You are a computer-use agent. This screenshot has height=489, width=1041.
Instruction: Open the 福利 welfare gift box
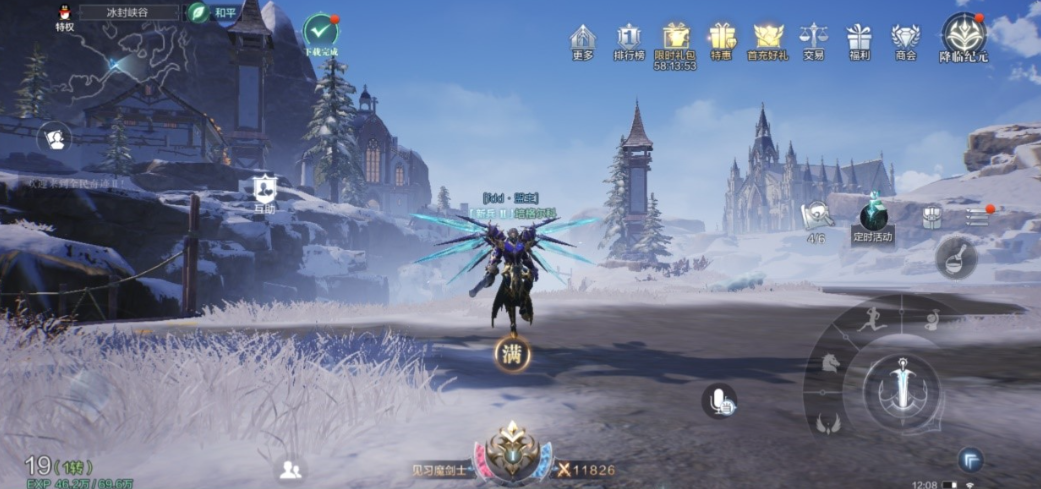859,39
